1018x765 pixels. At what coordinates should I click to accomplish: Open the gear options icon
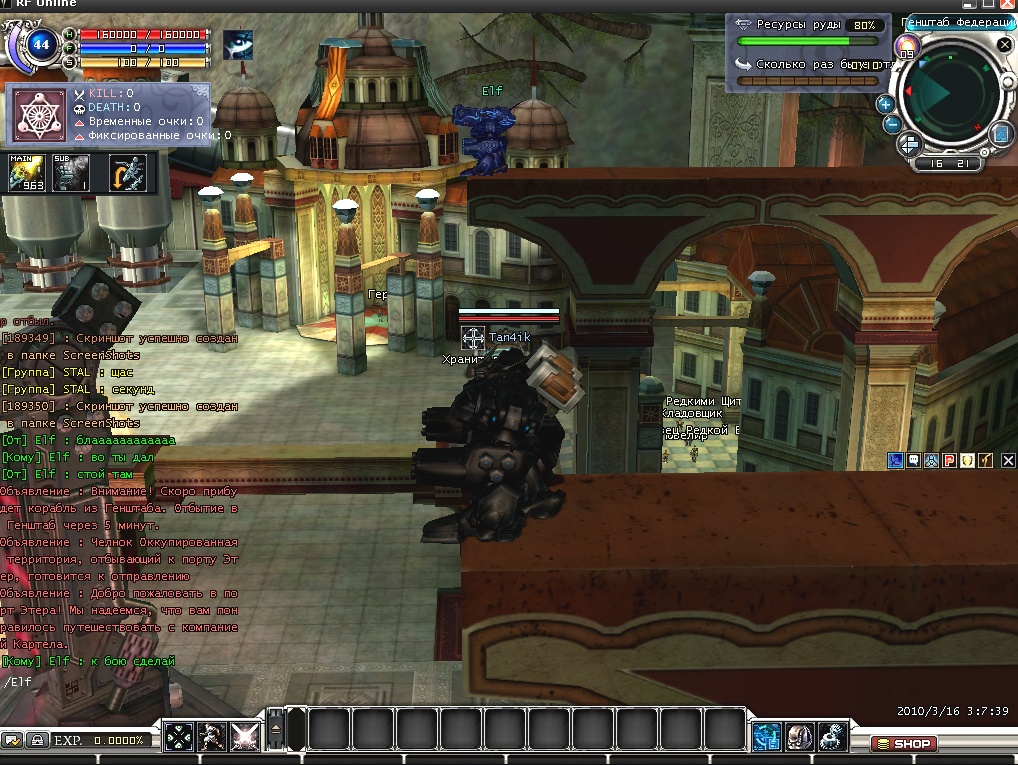(832, 737)
